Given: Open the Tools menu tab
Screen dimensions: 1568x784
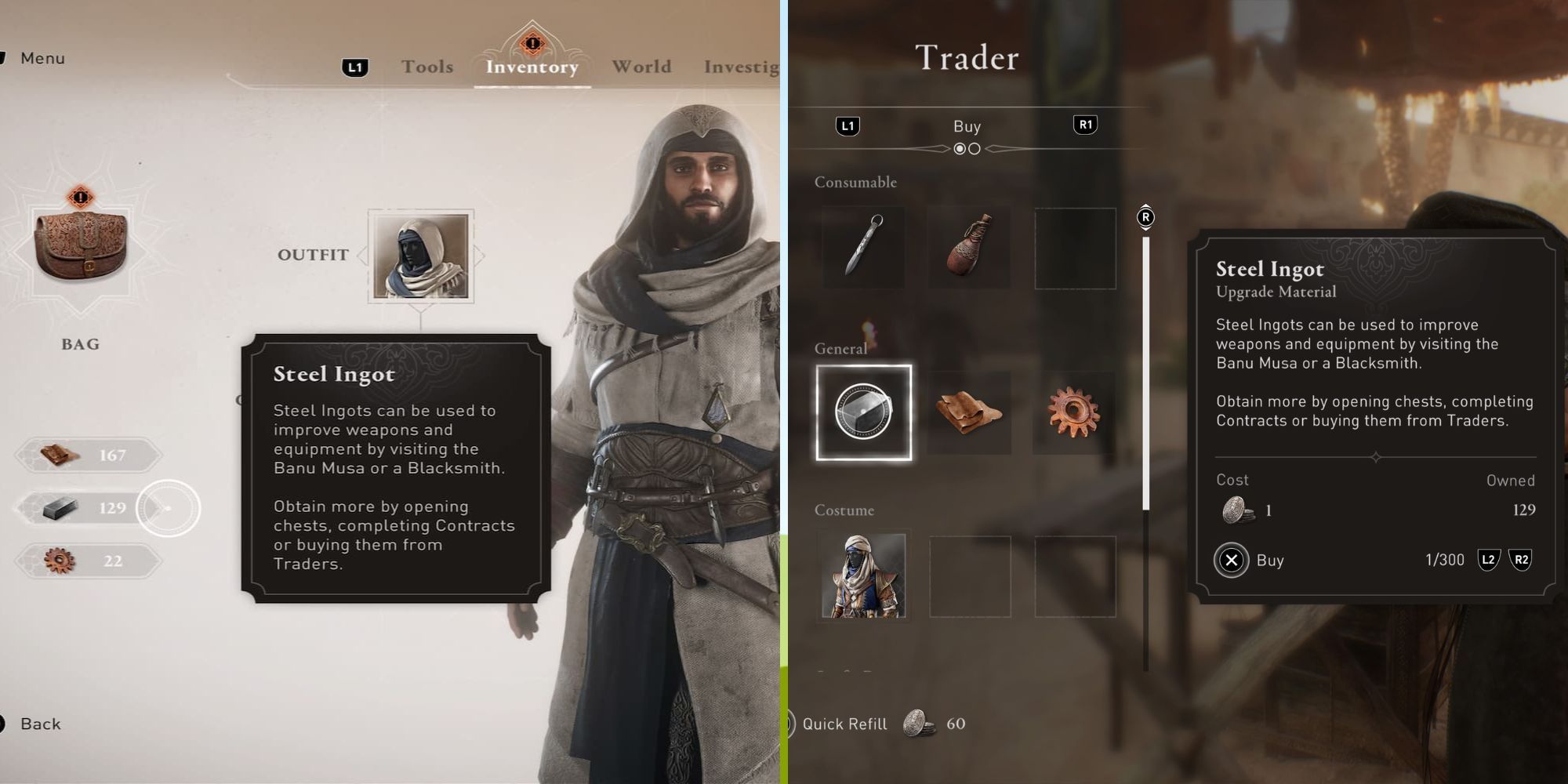Looking at the screenshot, I should (426, 67).
